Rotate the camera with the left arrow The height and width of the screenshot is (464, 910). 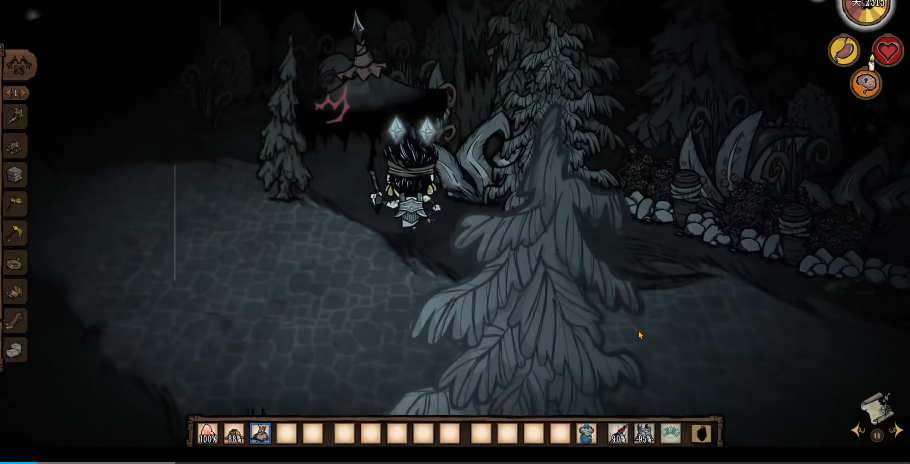click(x=857, y=431)
